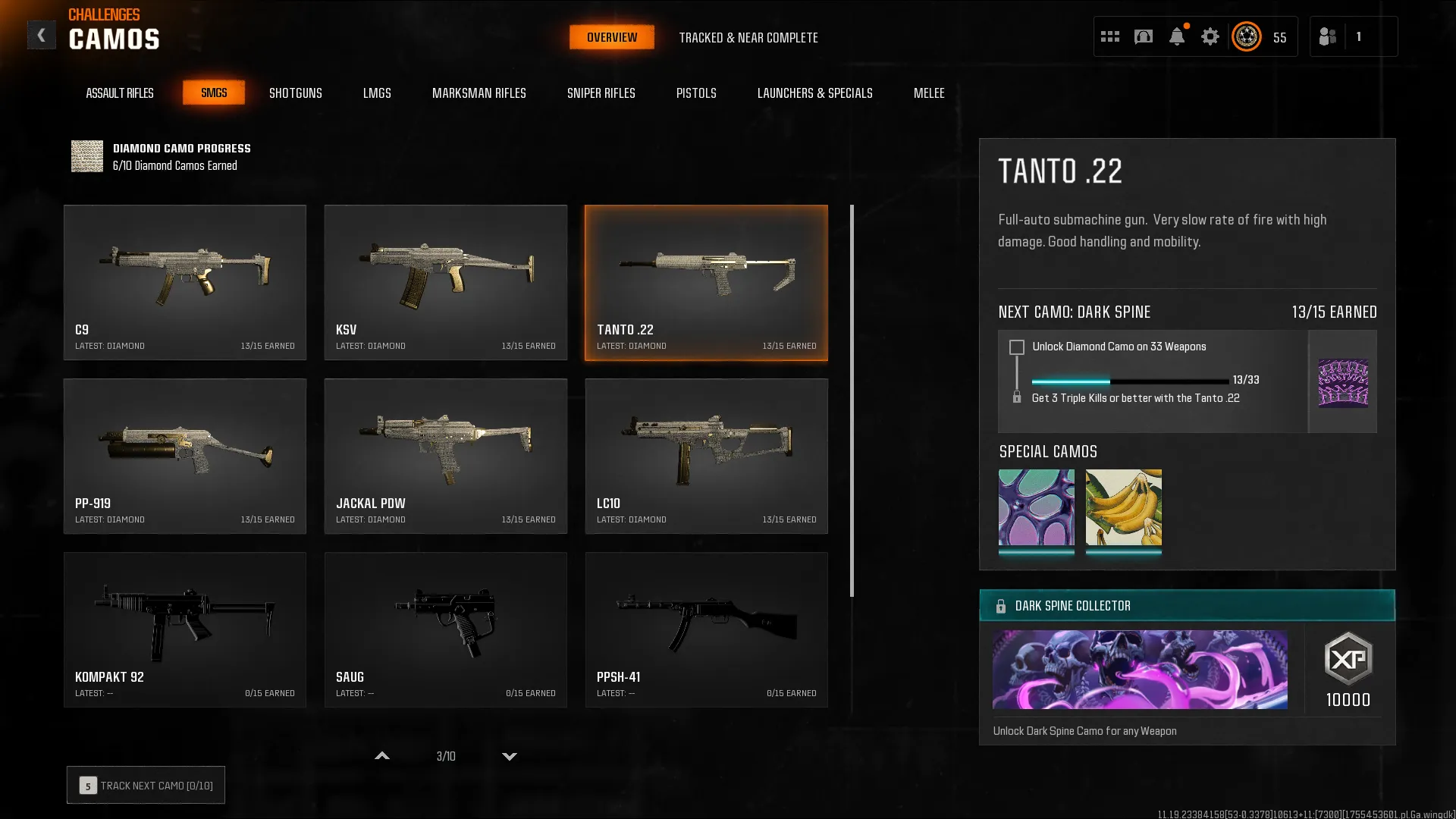Click the voice chat headset icon
Viewport: 1456px width, 819px height.
tap(1143, 36)
